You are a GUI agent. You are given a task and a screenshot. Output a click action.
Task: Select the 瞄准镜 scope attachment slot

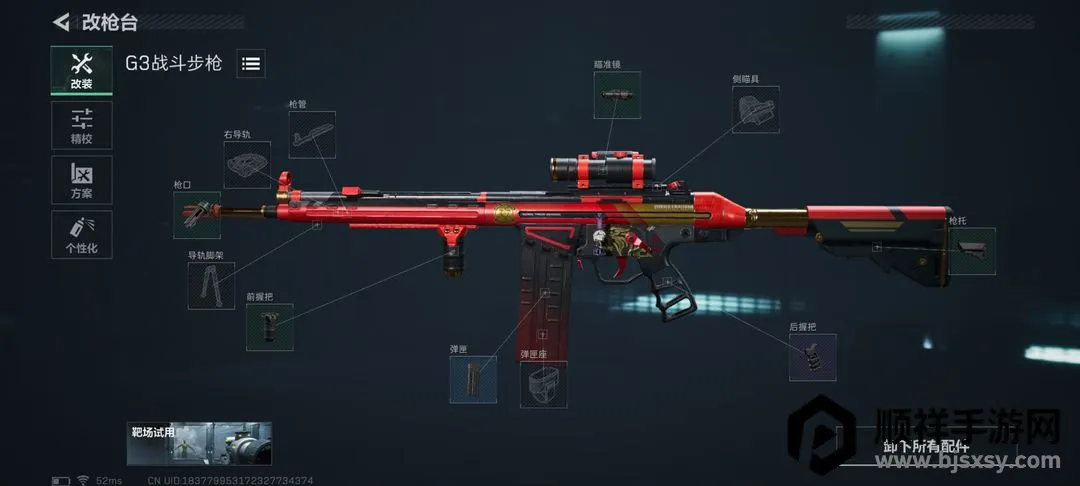pyautogui.click(x=616, y=95)
